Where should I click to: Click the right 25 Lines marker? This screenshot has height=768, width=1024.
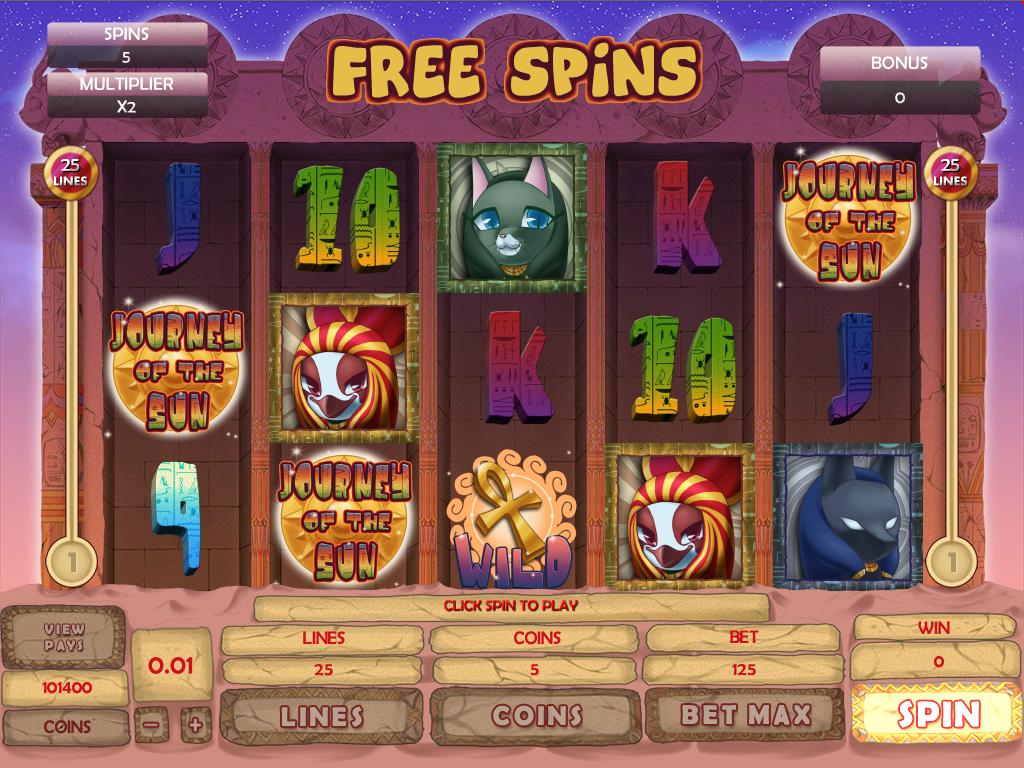(x=949, y=172)
